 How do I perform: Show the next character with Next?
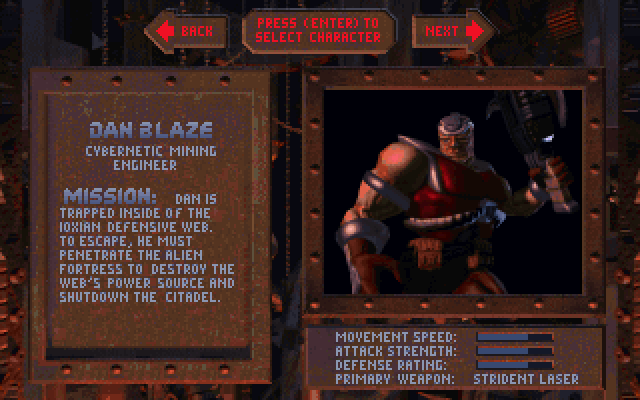coord(452,31)
